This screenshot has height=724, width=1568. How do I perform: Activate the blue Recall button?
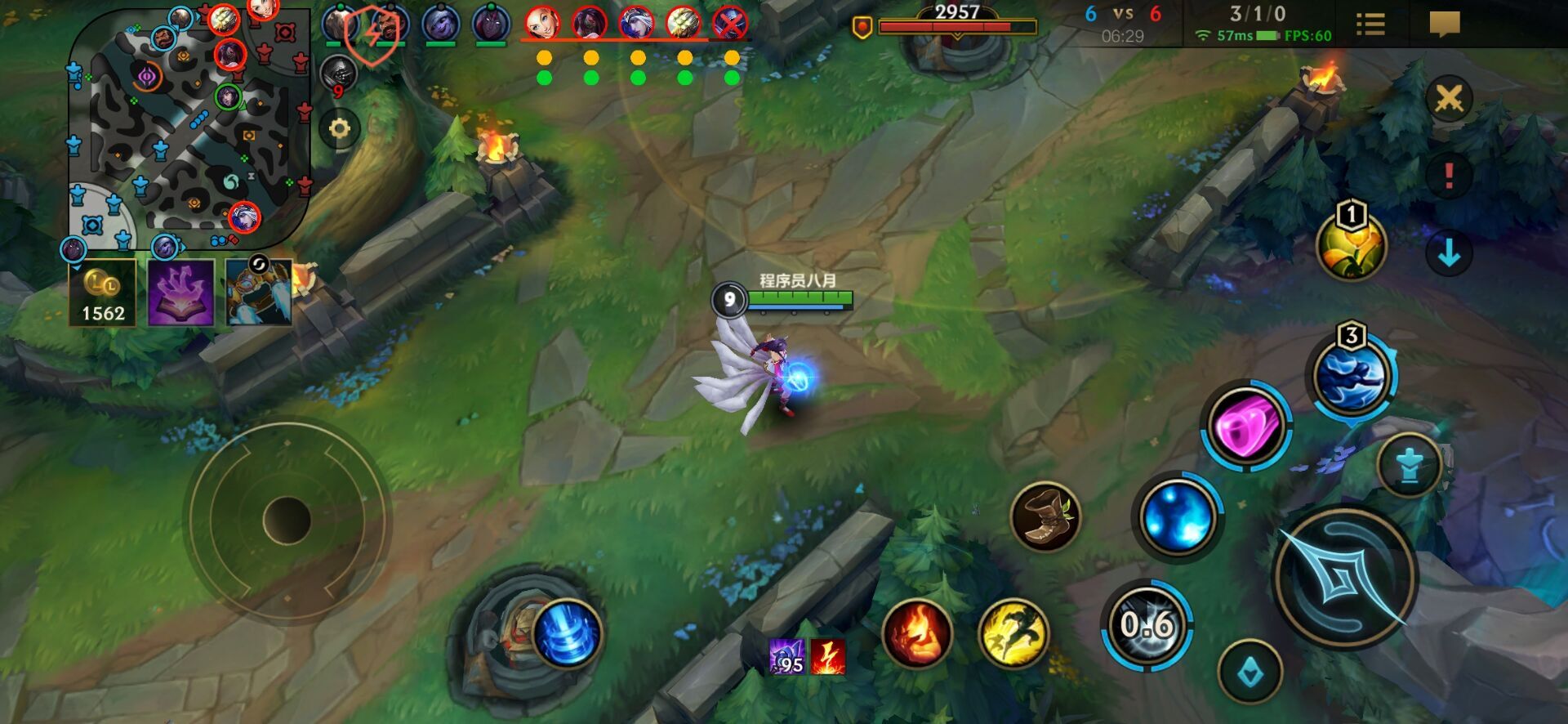point(566,633)
